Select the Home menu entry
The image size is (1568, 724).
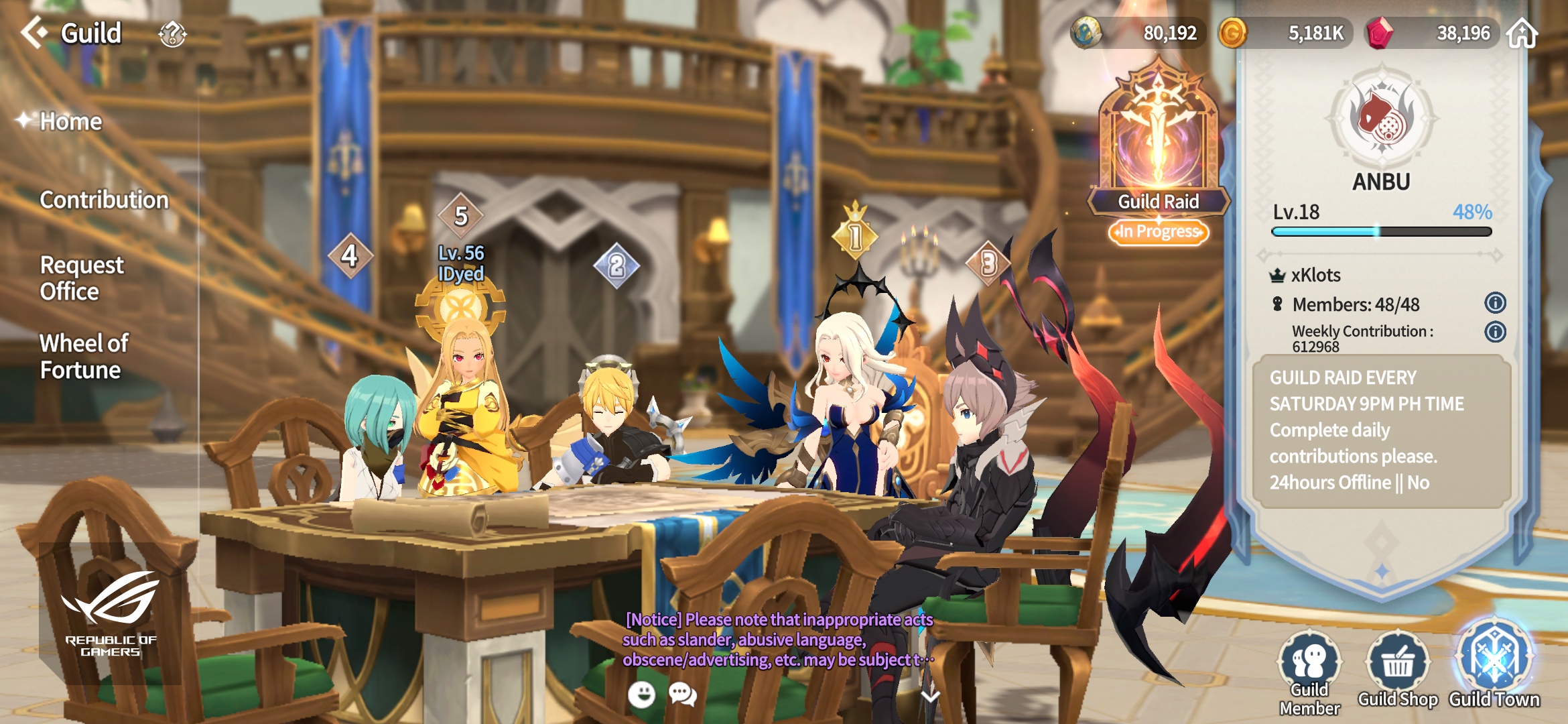[70, 121]
